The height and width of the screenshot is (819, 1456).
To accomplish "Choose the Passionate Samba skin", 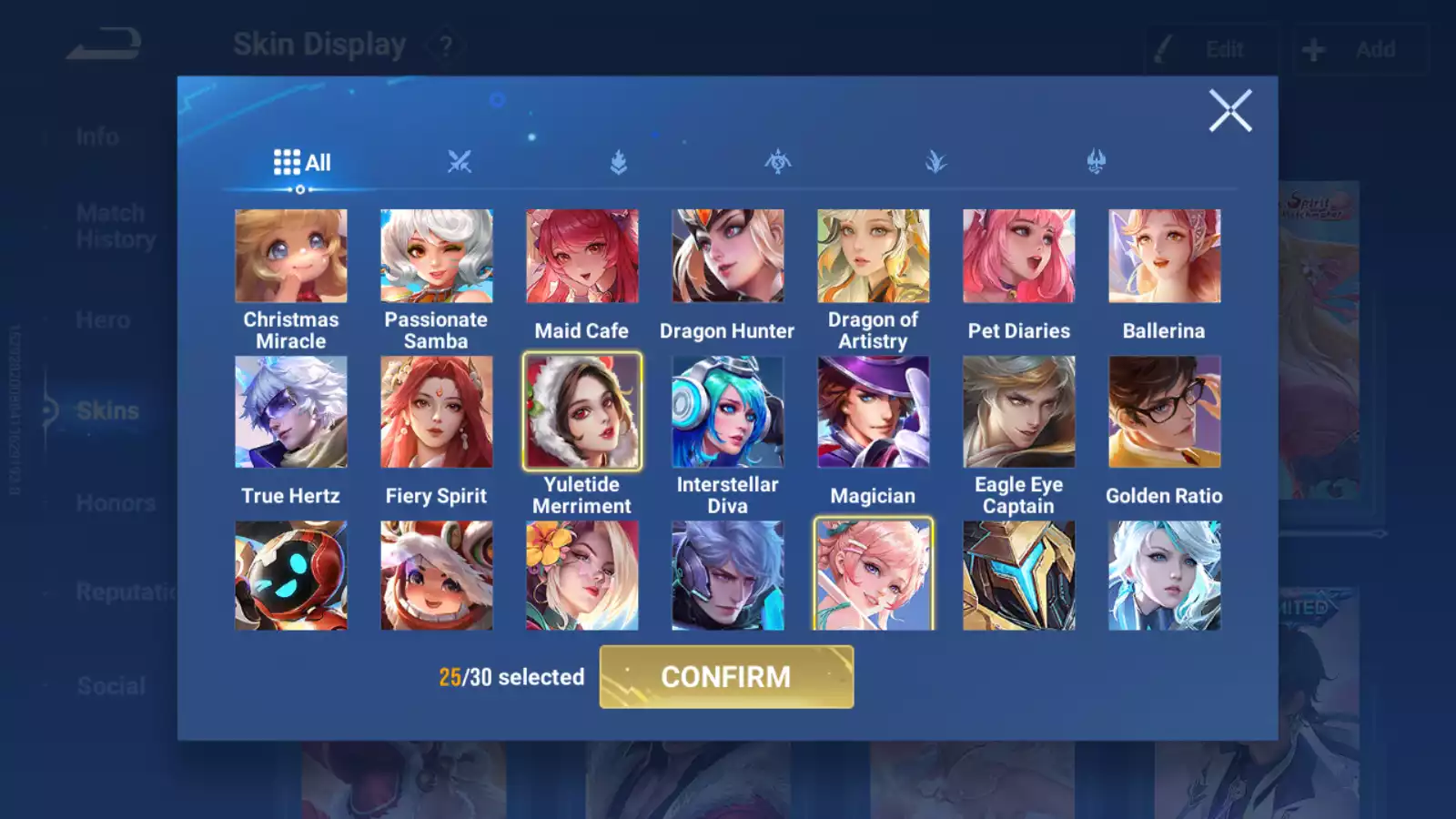I will (x=437, y=257).
